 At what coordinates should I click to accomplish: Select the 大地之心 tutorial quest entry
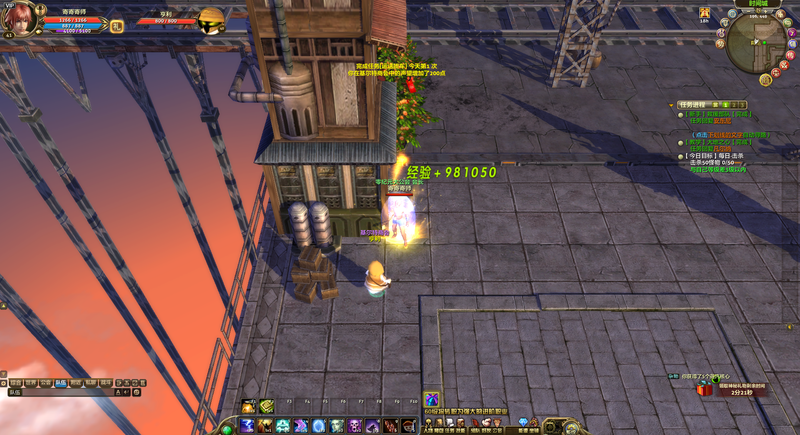[x=712, y=142]
